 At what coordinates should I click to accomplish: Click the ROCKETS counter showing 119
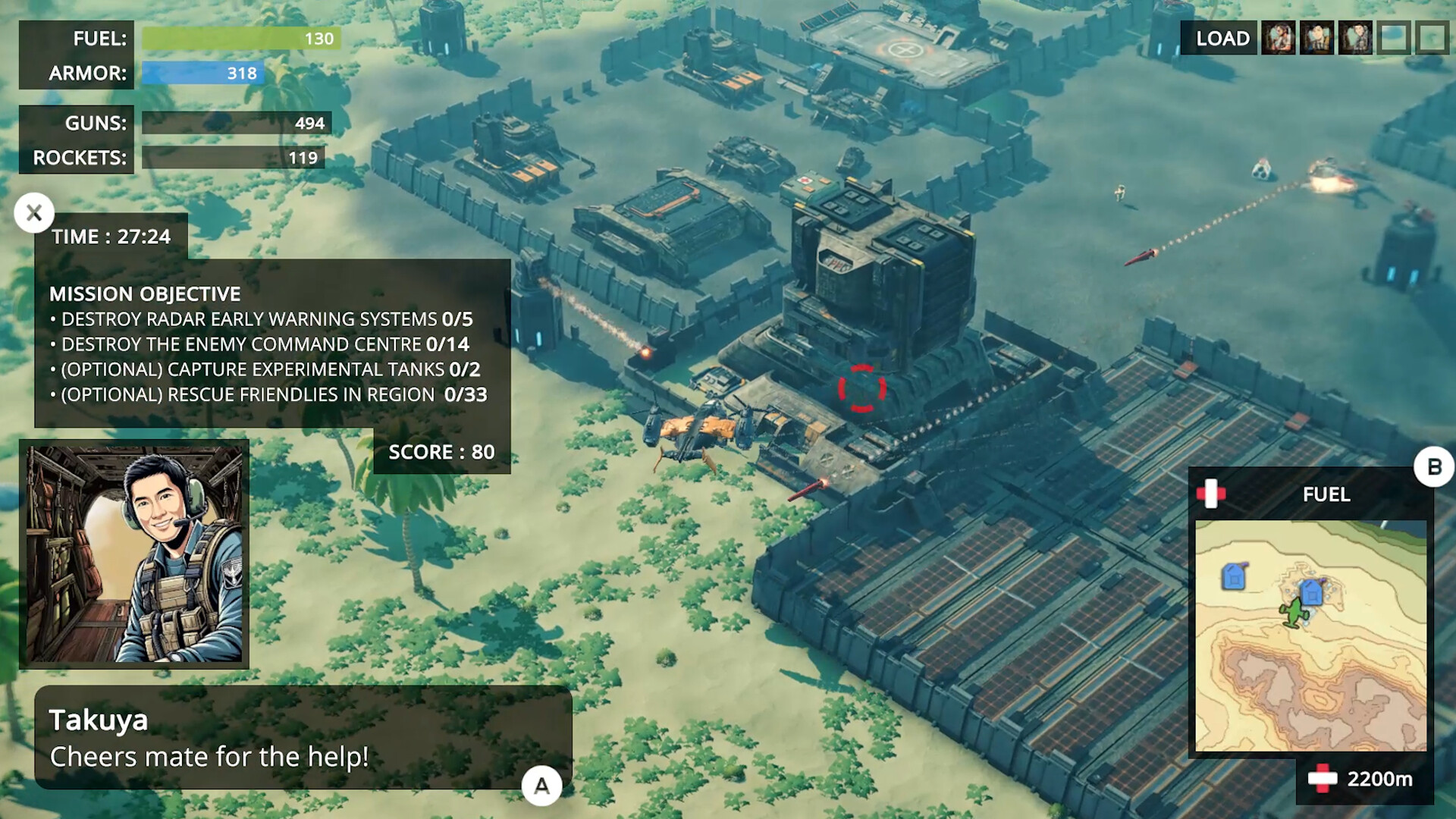(231, 158)
